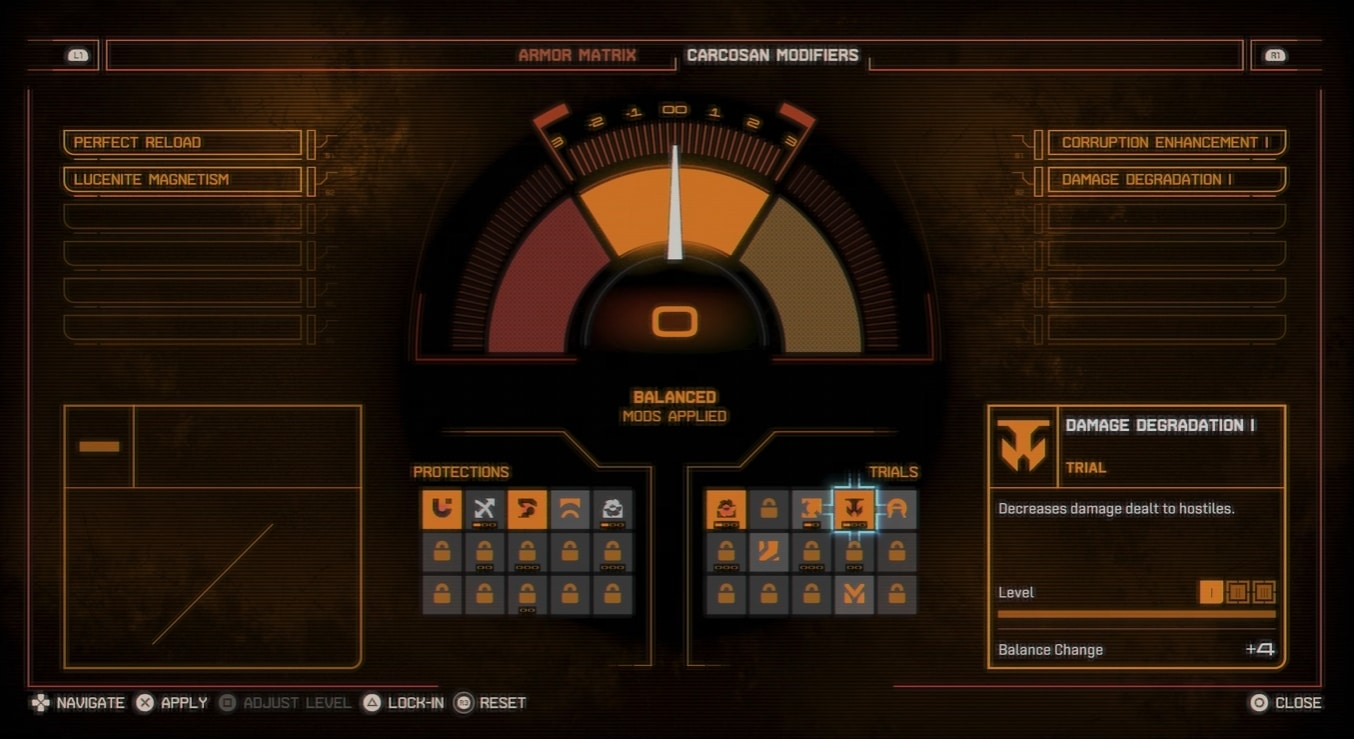The height and width of the screenshot is (739, 1354).
Task: Toggle the Perfect Reload protection tile
Action: (x=527, y=509)
